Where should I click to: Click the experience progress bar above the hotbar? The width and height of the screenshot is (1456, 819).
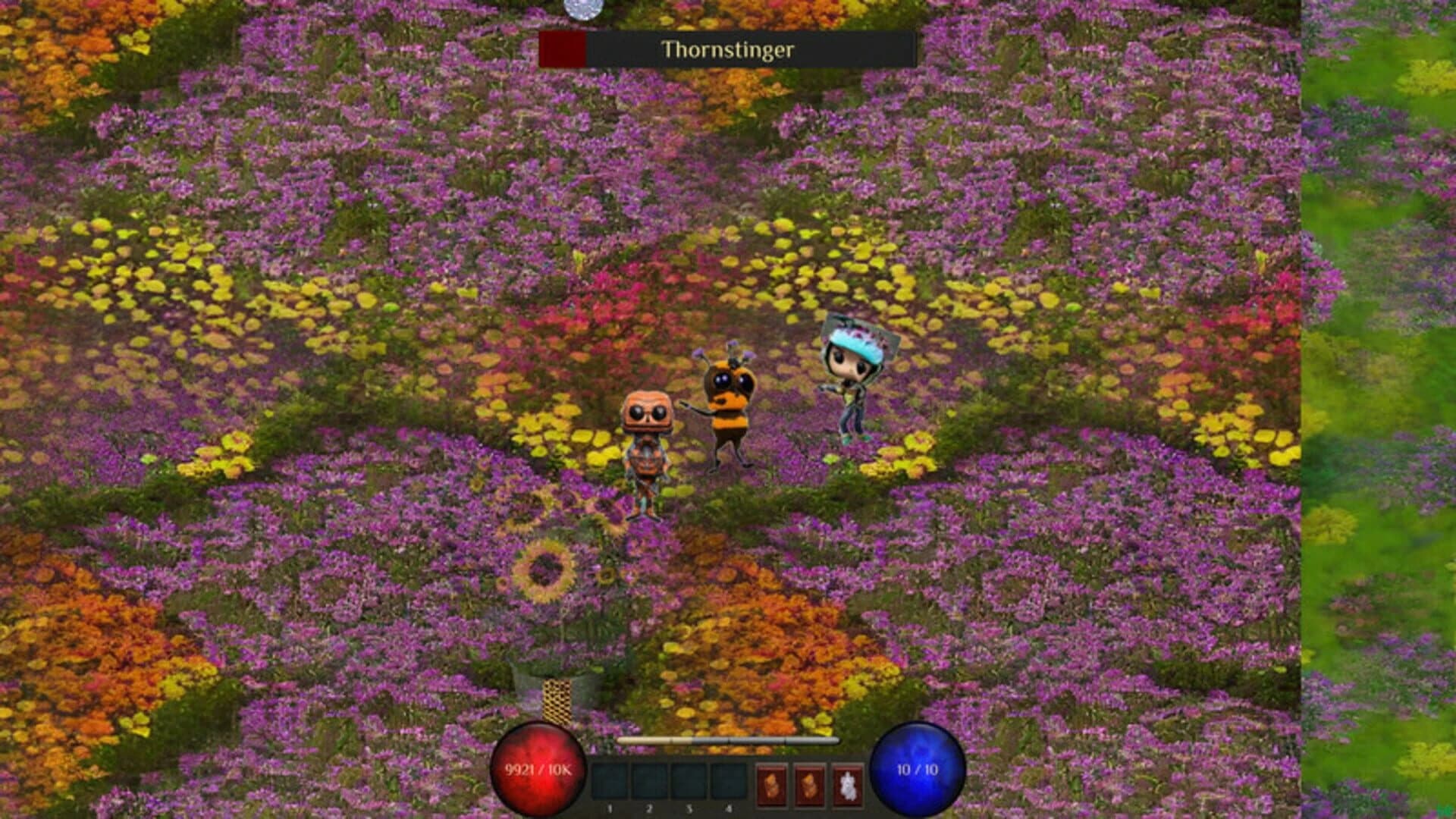pos(728,739)
